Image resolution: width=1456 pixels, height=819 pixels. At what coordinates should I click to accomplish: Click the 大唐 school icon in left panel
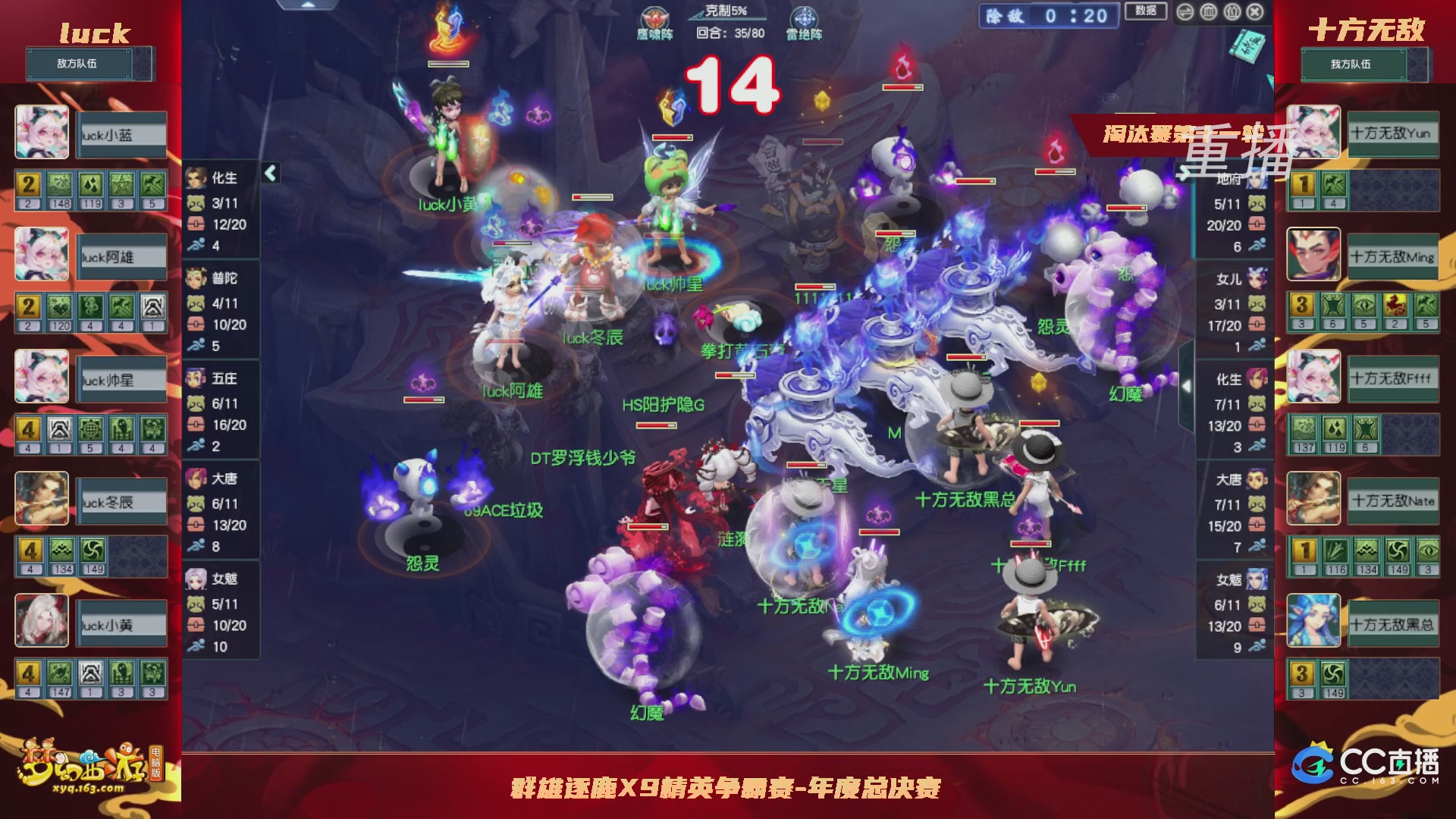point(196,479)
